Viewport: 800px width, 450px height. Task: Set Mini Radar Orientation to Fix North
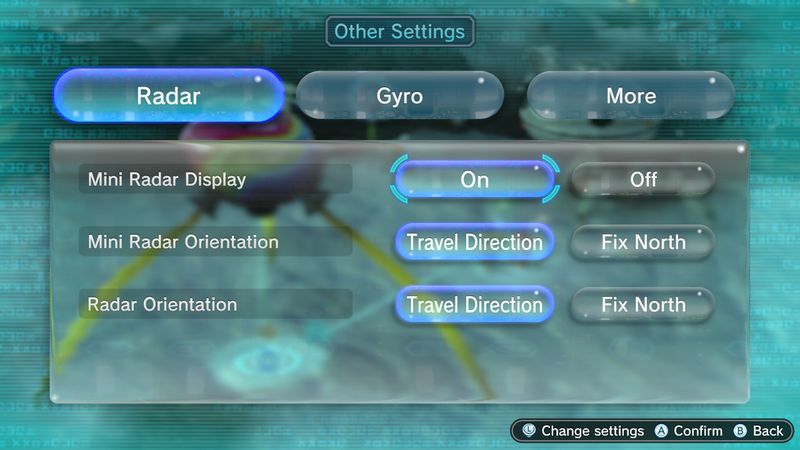click(x=643, y=242)
